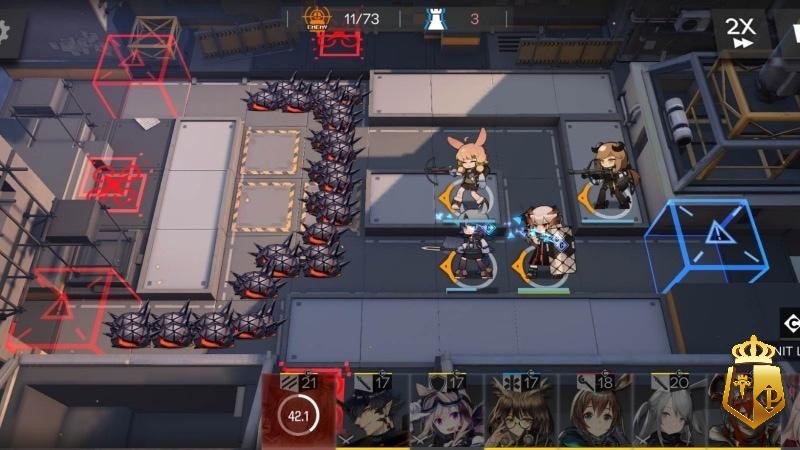Open the settings gear menu
The height and width of the screenshot is (450, 800).
(6, 30)
